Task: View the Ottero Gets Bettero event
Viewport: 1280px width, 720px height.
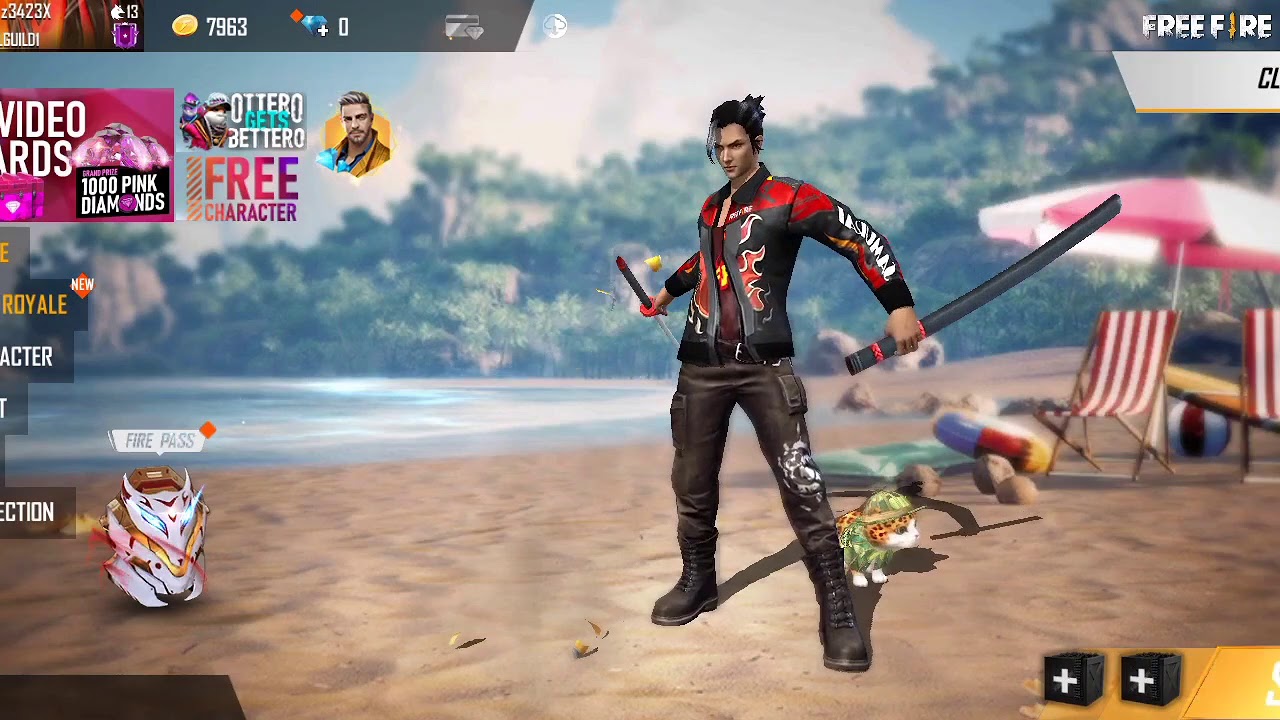Action: (x=242, y=122)
